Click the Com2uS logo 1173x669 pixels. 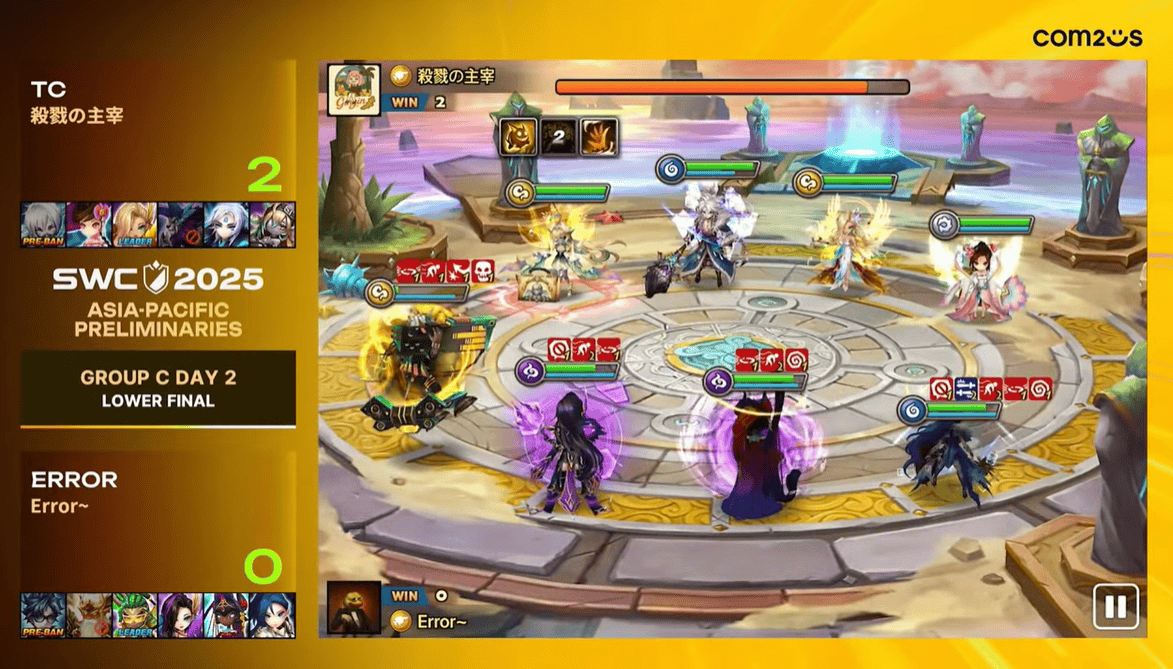1087,38
